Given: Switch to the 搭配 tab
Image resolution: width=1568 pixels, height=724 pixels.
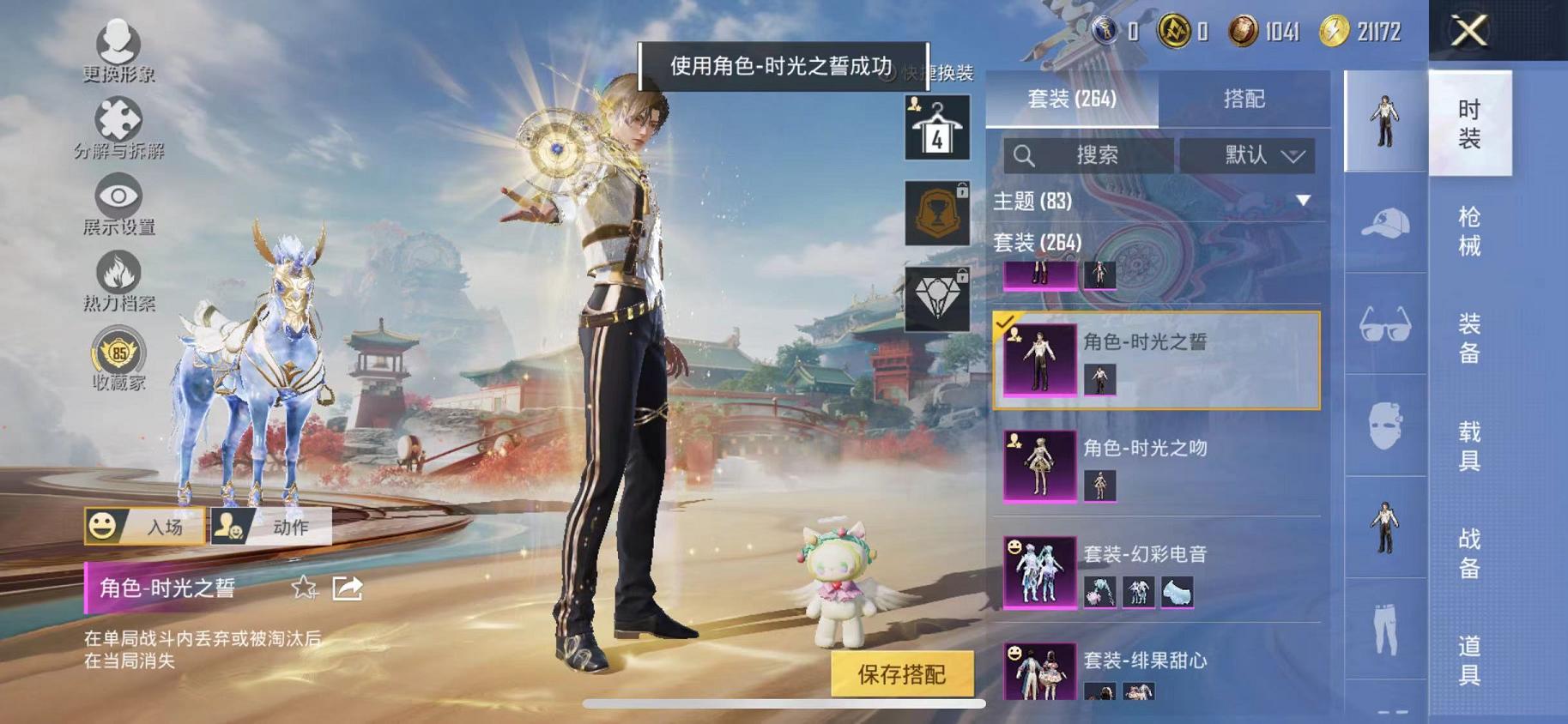Looking at the screenshot, I should point(1244,99).
